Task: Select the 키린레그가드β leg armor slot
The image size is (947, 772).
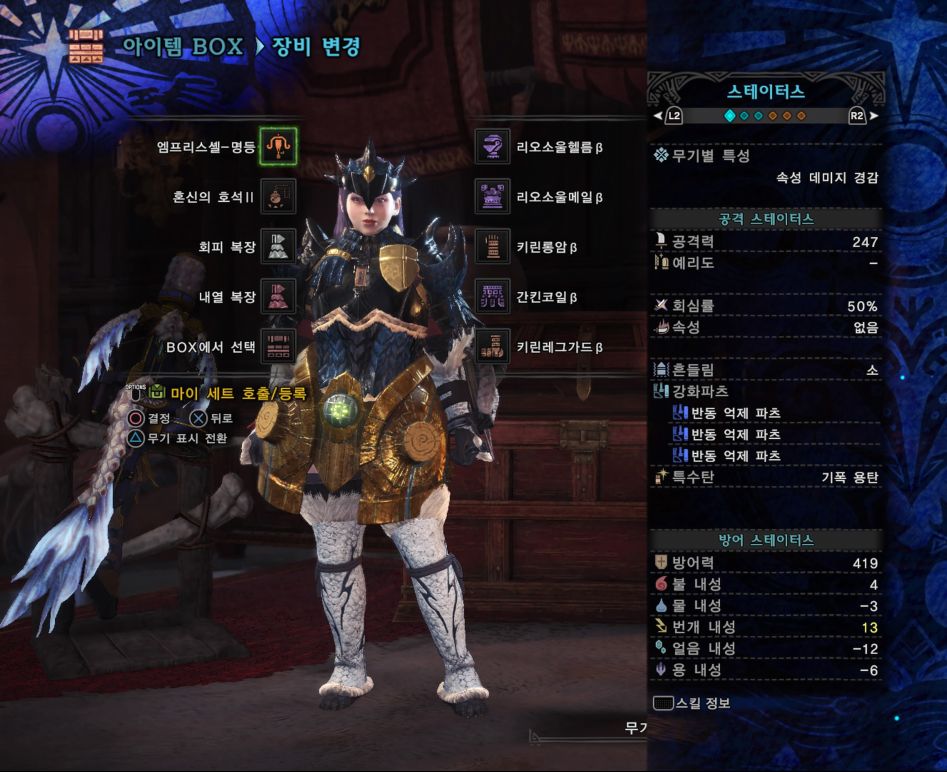Action: click(492, 346)
